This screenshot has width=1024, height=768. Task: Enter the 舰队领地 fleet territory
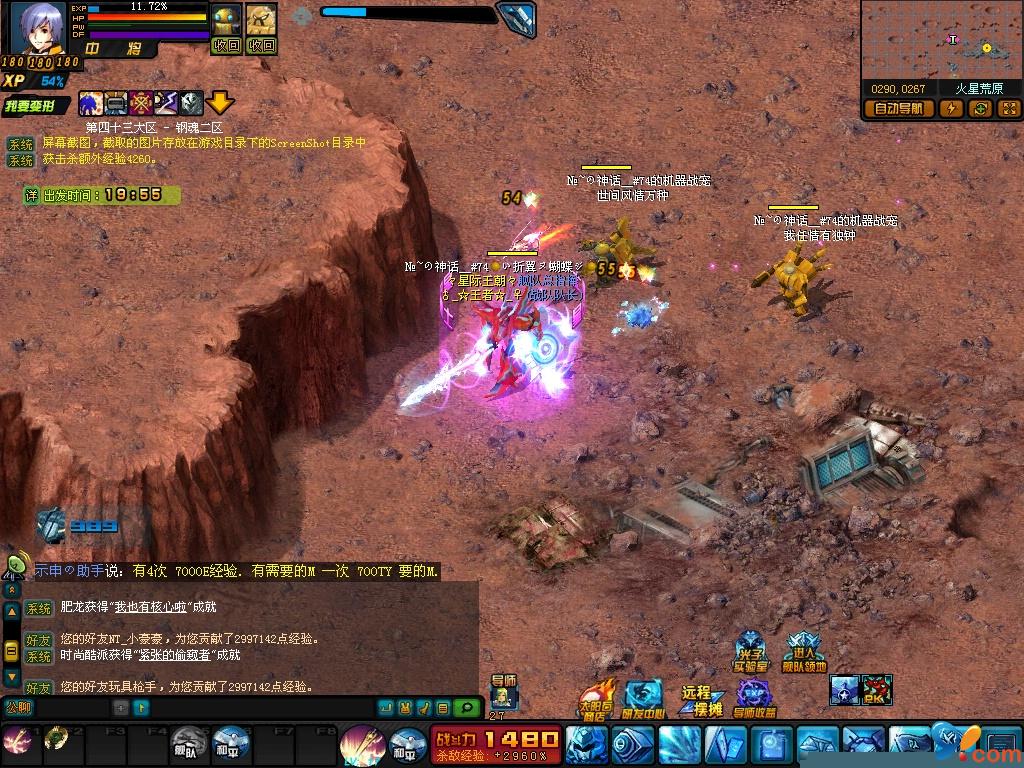(804, 652)
